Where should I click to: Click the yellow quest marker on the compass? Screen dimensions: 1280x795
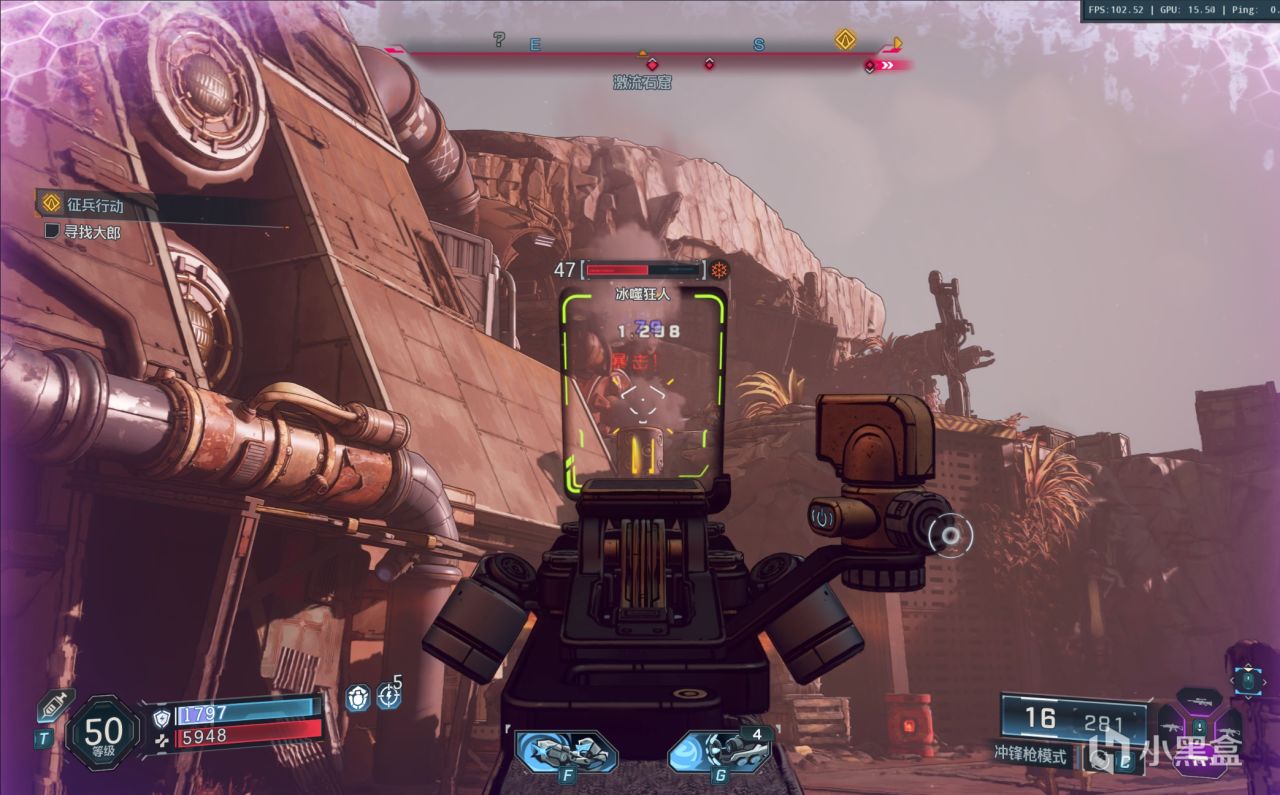point(845,40)
